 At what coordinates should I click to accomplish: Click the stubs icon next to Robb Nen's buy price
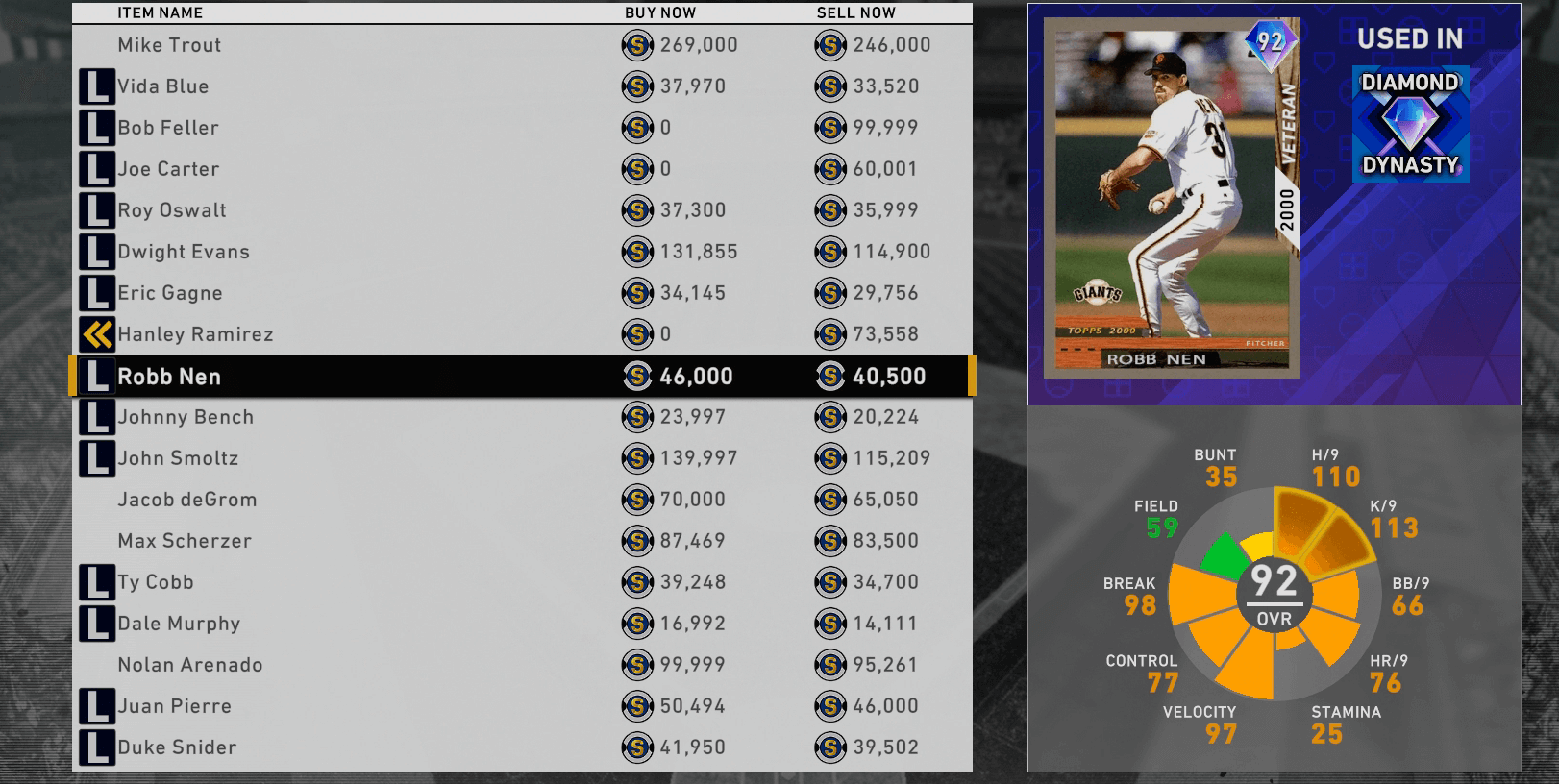pyautogui.click(x=636, y=376)
